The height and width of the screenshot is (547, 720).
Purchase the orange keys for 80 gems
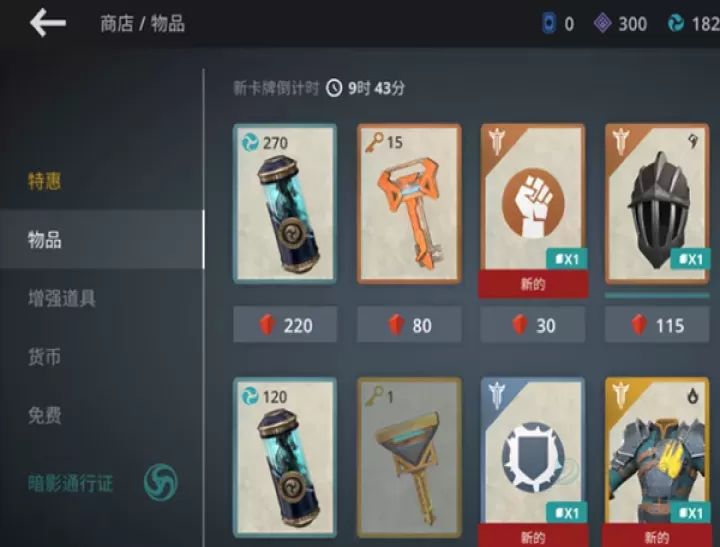(409, 325)
